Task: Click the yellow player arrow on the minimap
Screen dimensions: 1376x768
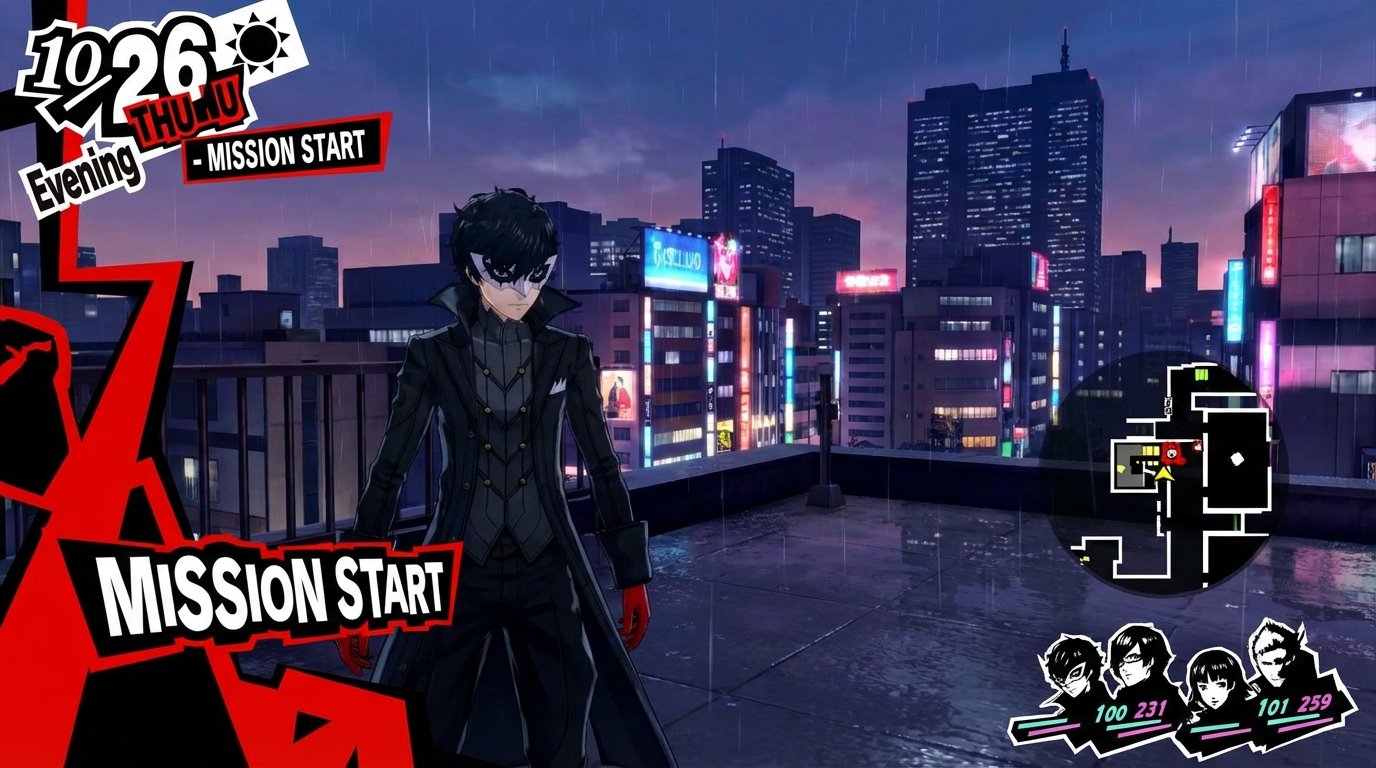Action: pyautogui.click(x=1165, y=474)
